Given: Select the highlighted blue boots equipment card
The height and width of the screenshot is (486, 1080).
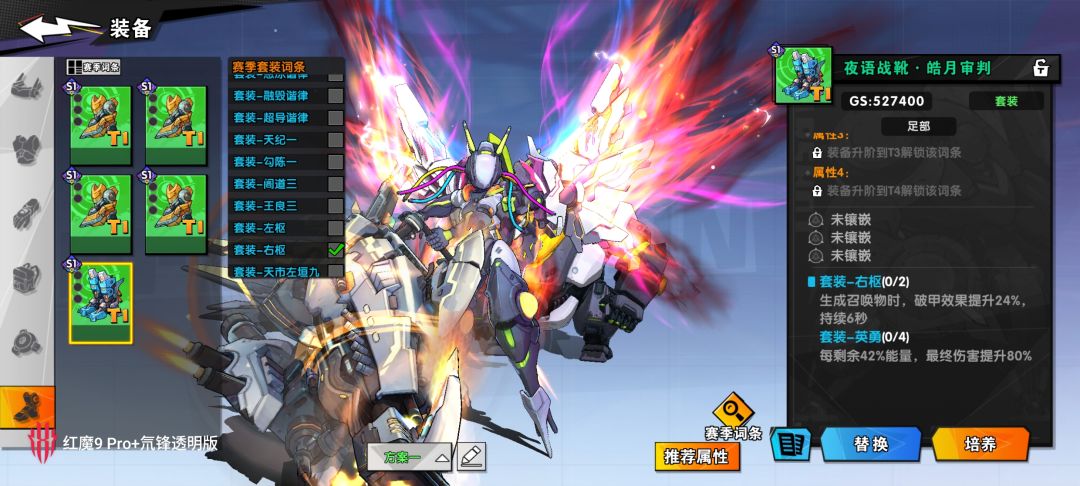Looking at the screenshot, I should pos(100,303).
